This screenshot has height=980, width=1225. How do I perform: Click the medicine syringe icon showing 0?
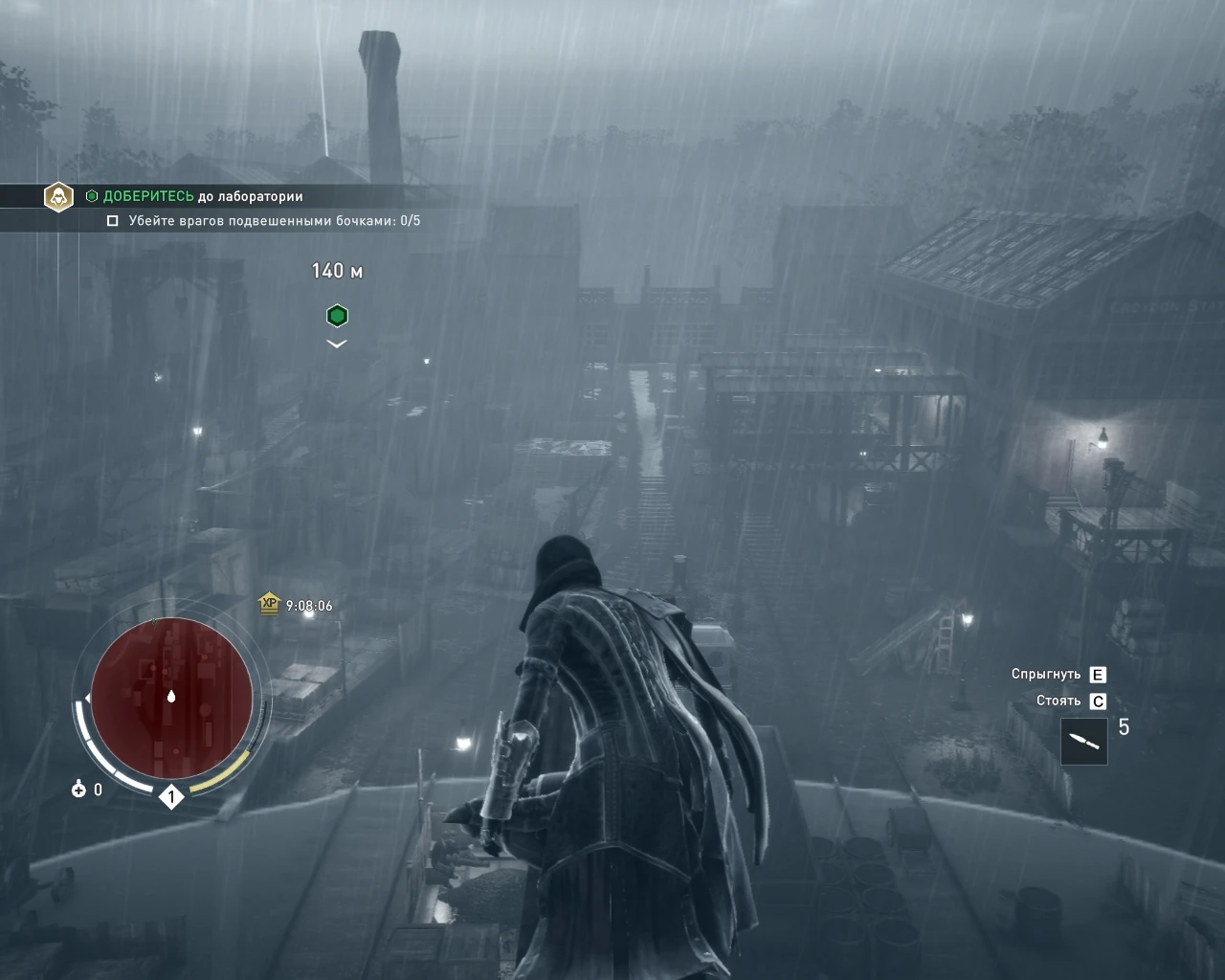(77, 791)
